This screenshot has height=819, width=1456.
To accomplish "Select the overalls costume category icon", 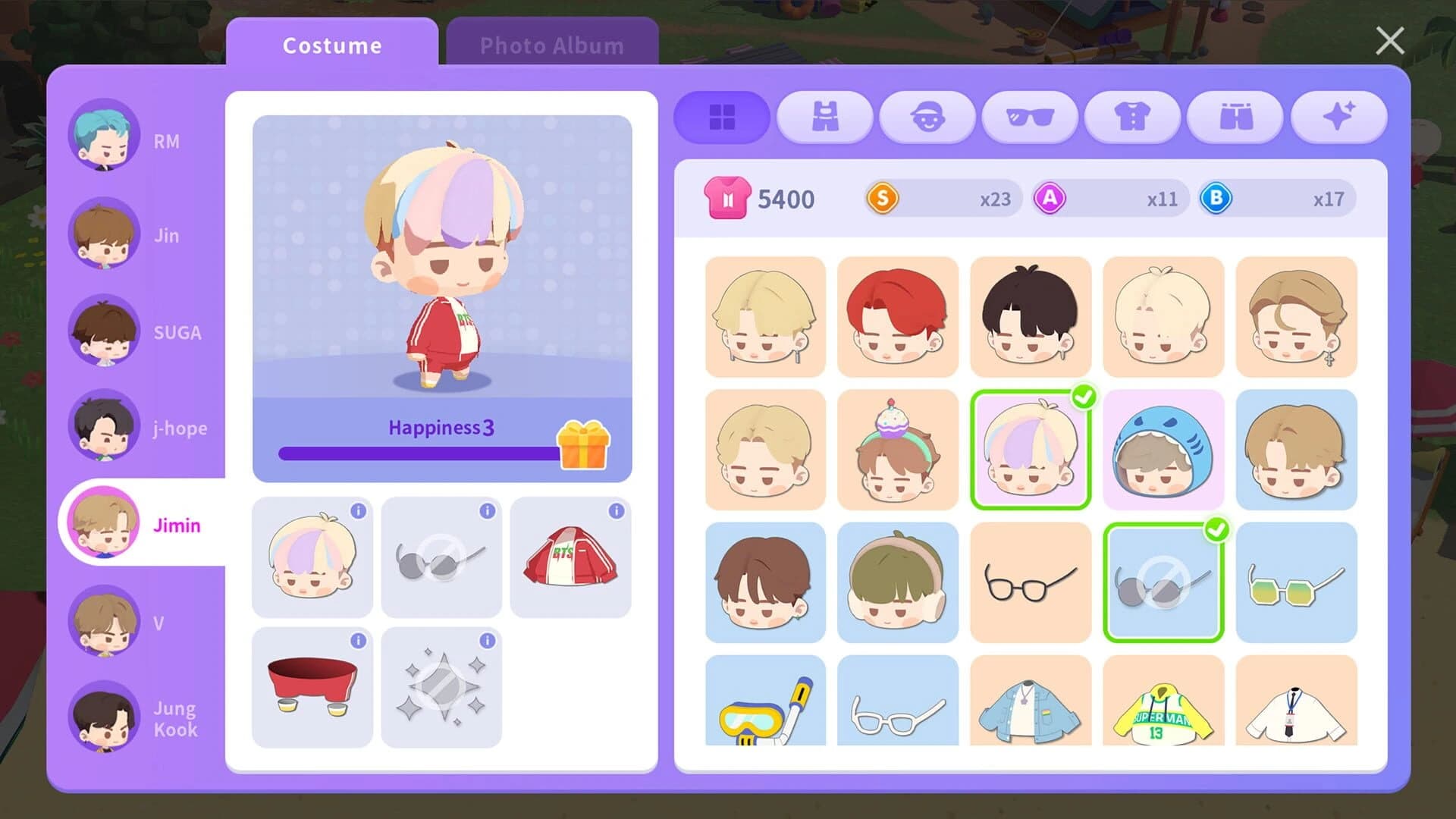I will 824,118.
